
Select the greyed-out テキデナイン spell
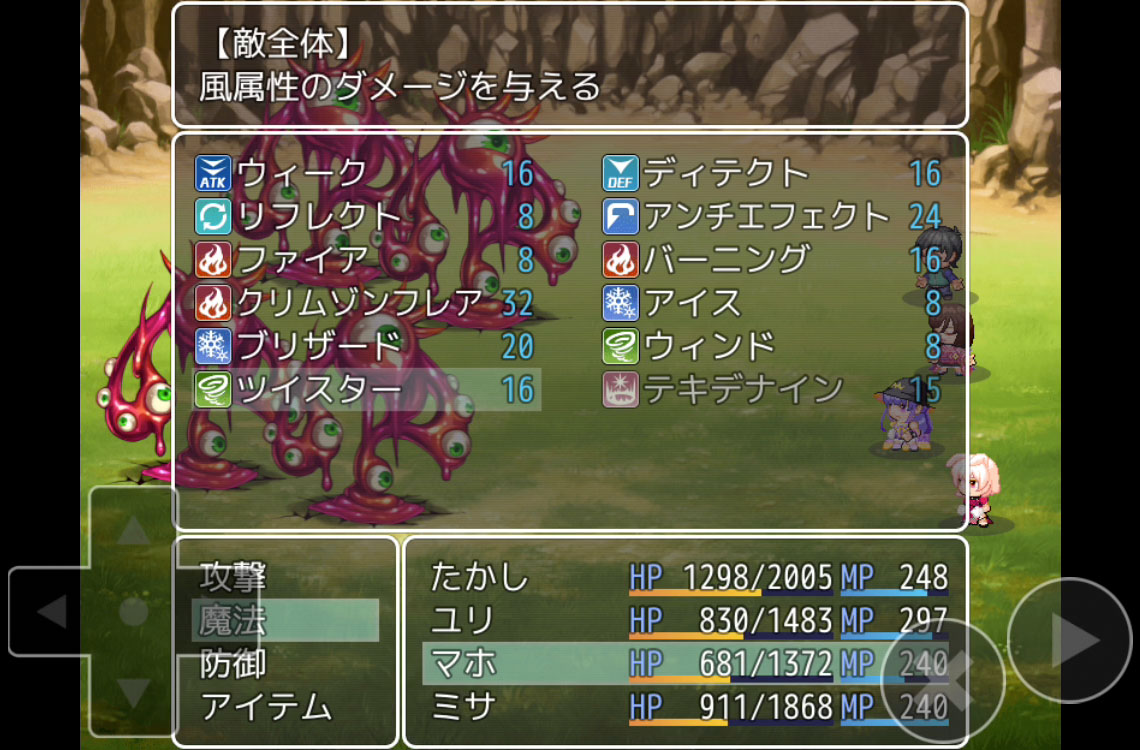point(771,389)
